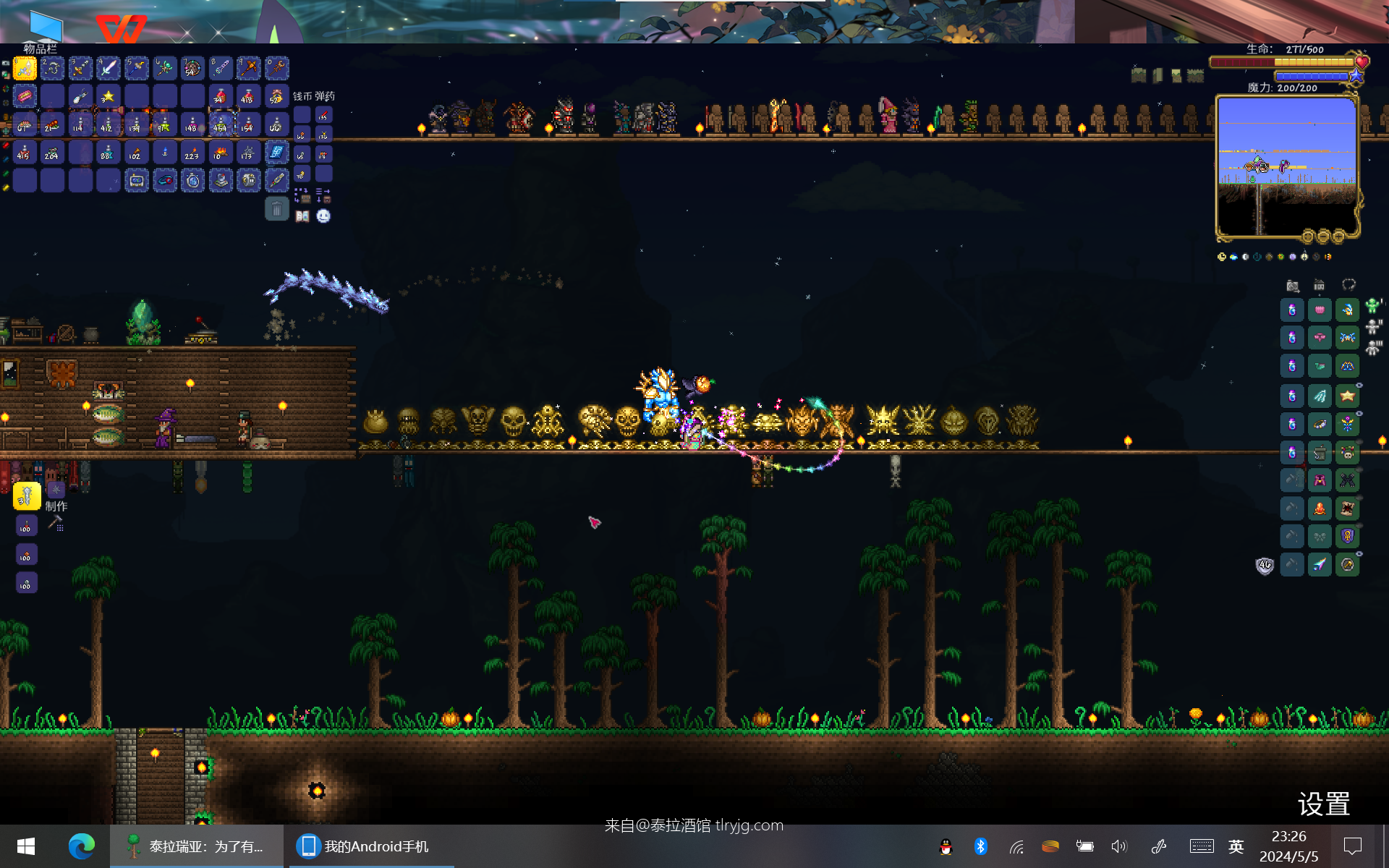Open the crafting window hammer button

point(56,523)
